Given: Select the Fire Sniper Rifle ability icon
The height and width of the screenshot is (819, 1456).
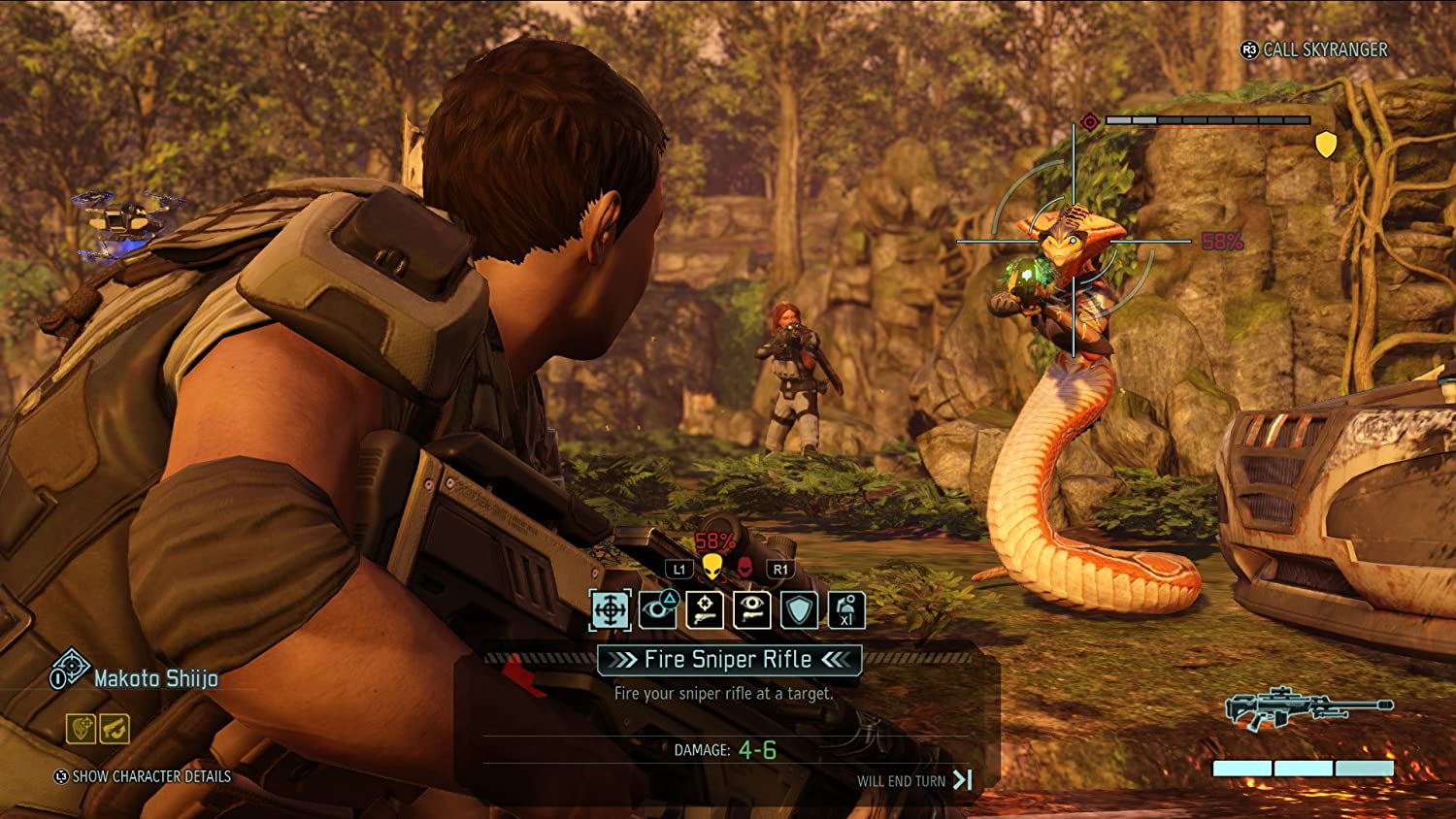Looking at the screenshot, I should pyautogui.click(x=609, y=611).
